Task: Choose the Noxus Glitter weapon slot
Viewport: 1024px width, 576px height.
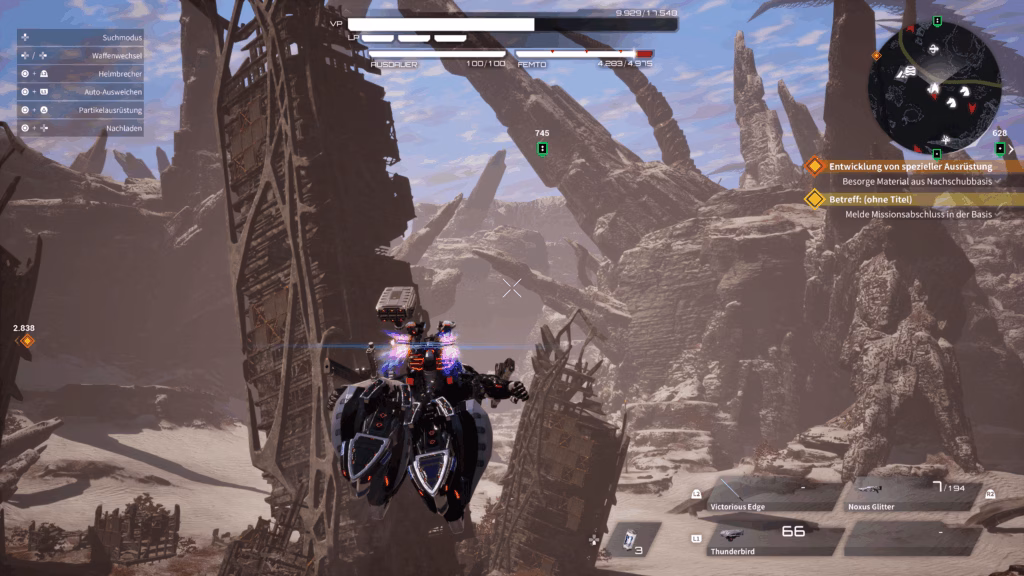Action: pyautogui.click(x=912, y=494)
